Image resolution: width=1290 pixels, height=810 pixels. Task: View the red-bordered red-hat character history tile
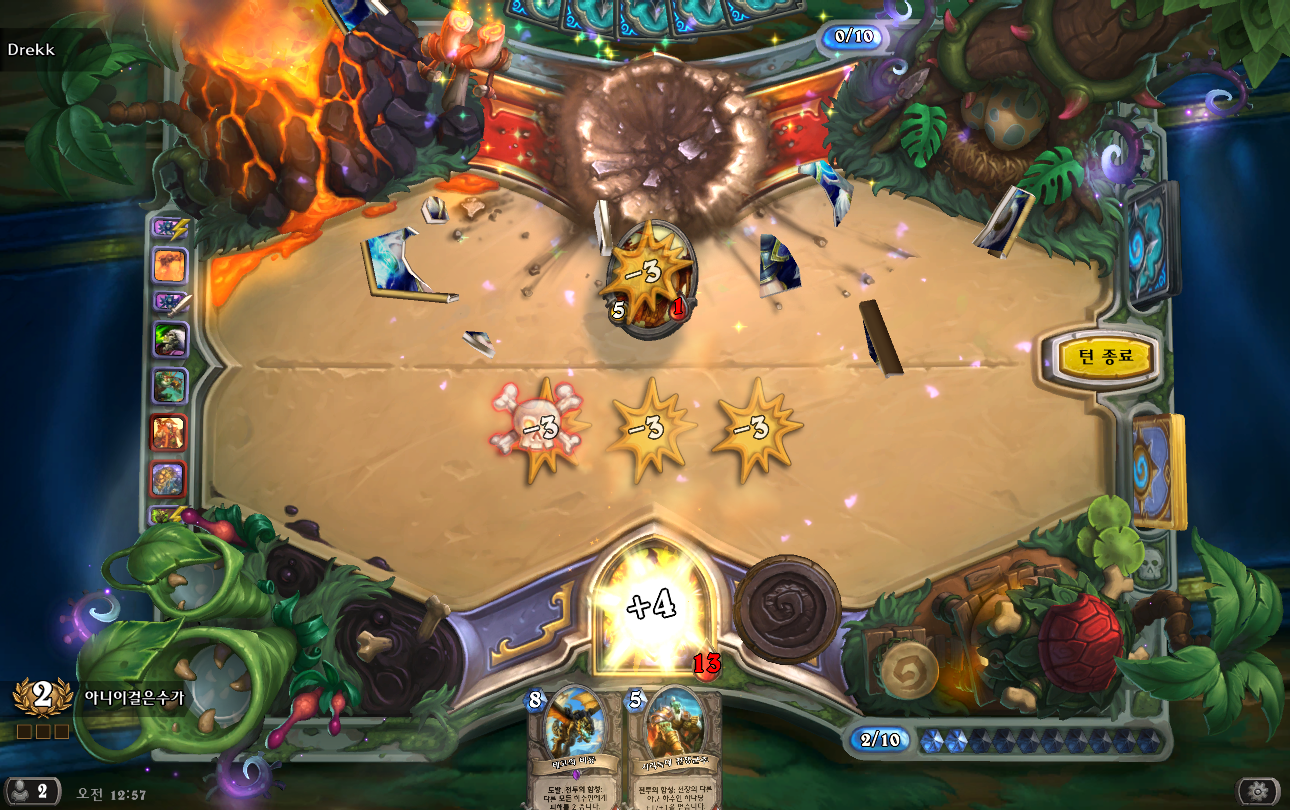tap(169, 433)
